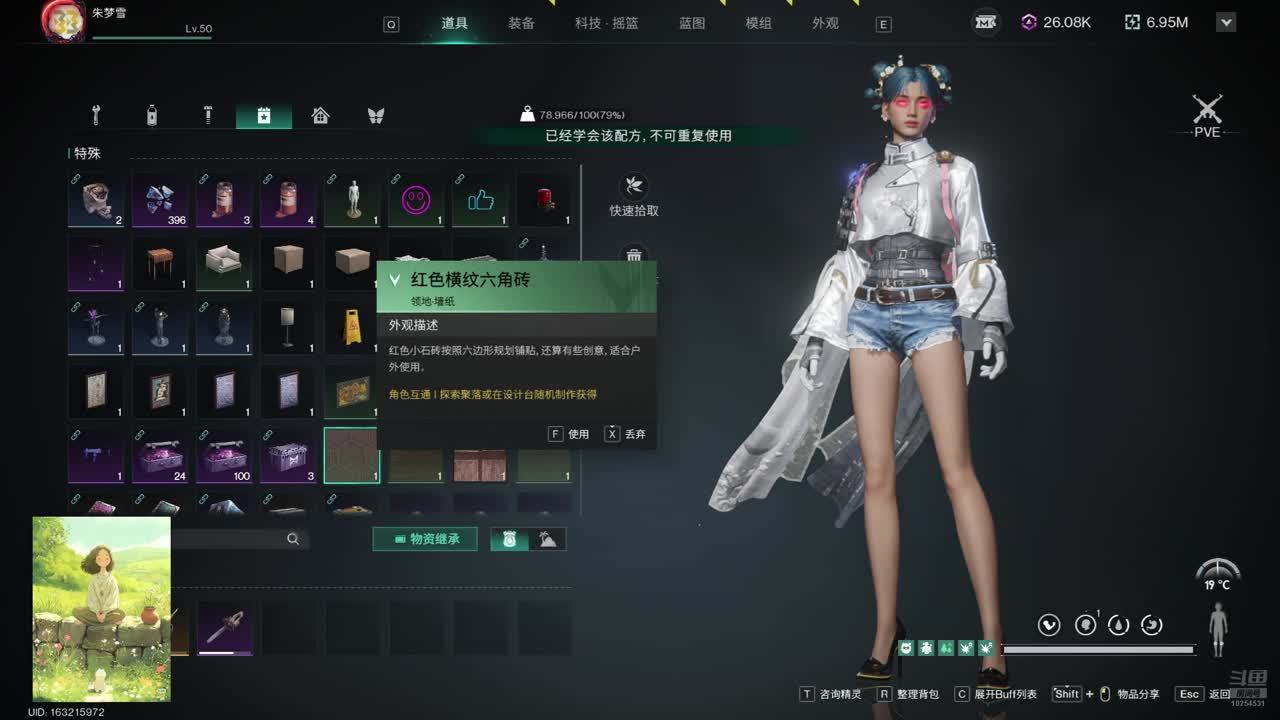
Task: Select the yellow wet floor sign item
Action: pyautogui.click(x=351, y=327)
